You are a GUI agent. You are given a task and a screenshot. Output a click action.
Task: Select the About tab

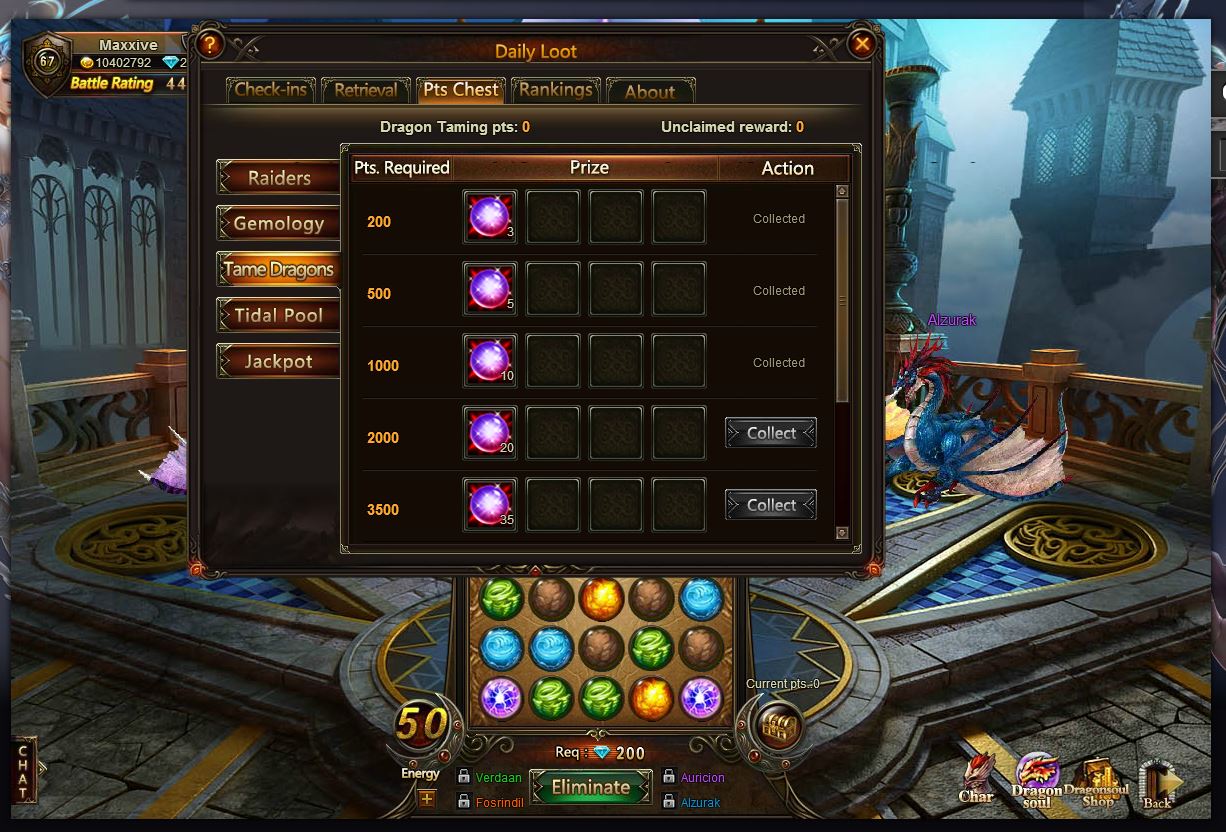tap(650, 91)
